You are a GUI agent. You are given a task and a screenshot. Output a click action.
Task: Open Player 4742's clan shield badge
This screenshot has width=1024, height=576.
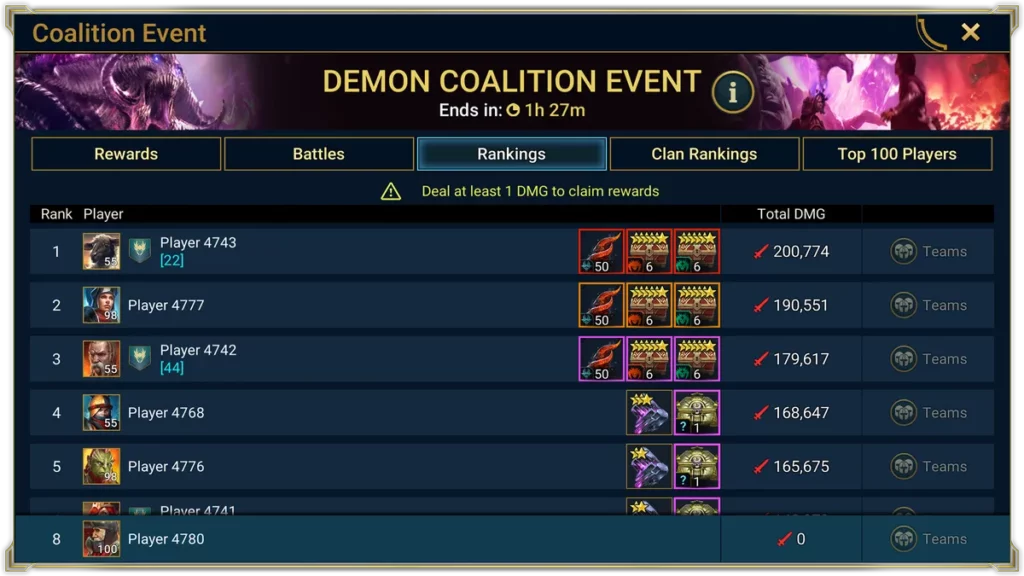(x=140, y=358)
